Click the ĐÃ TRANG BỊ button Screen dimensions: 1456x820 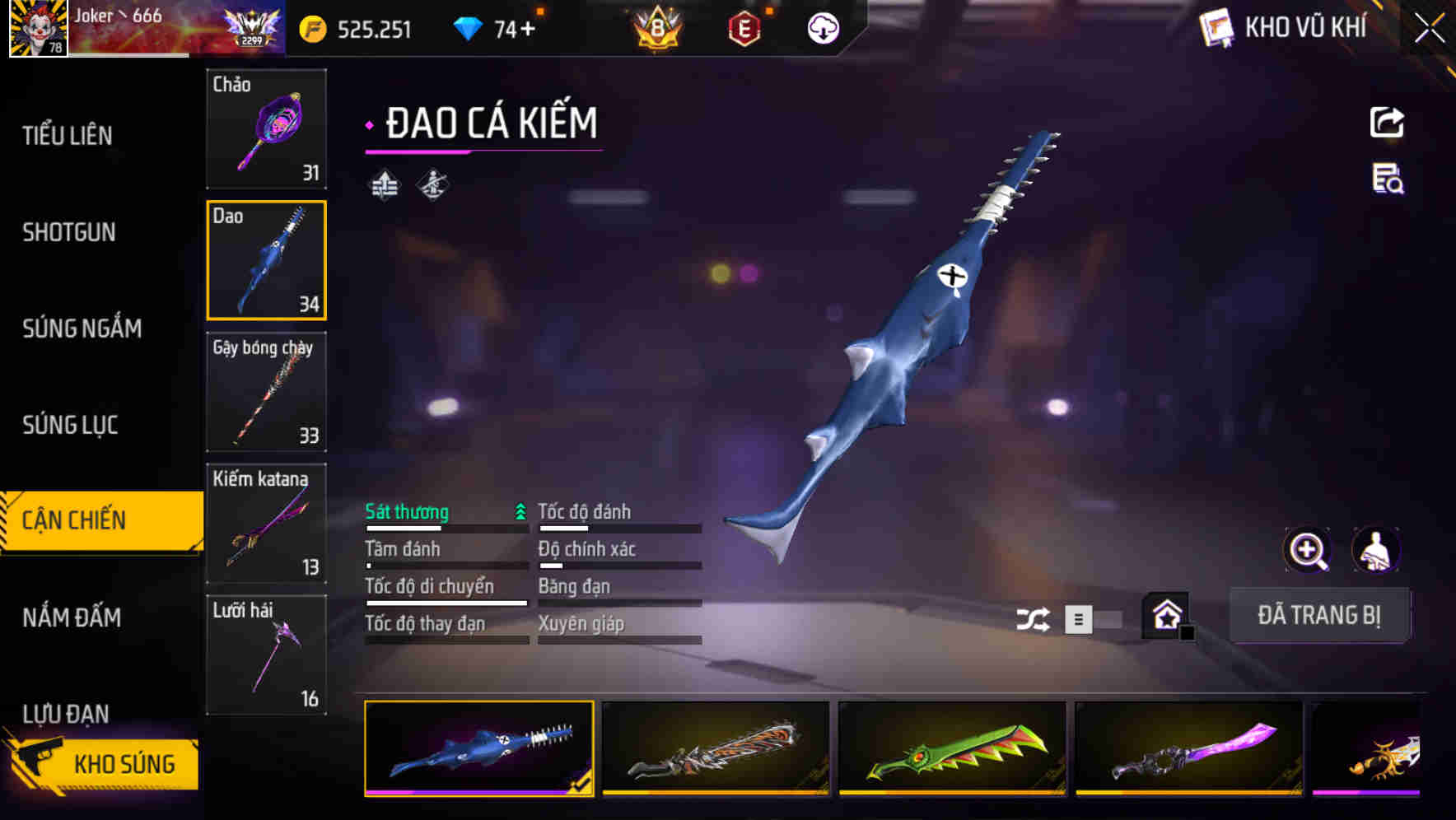tap(1320, 616)
